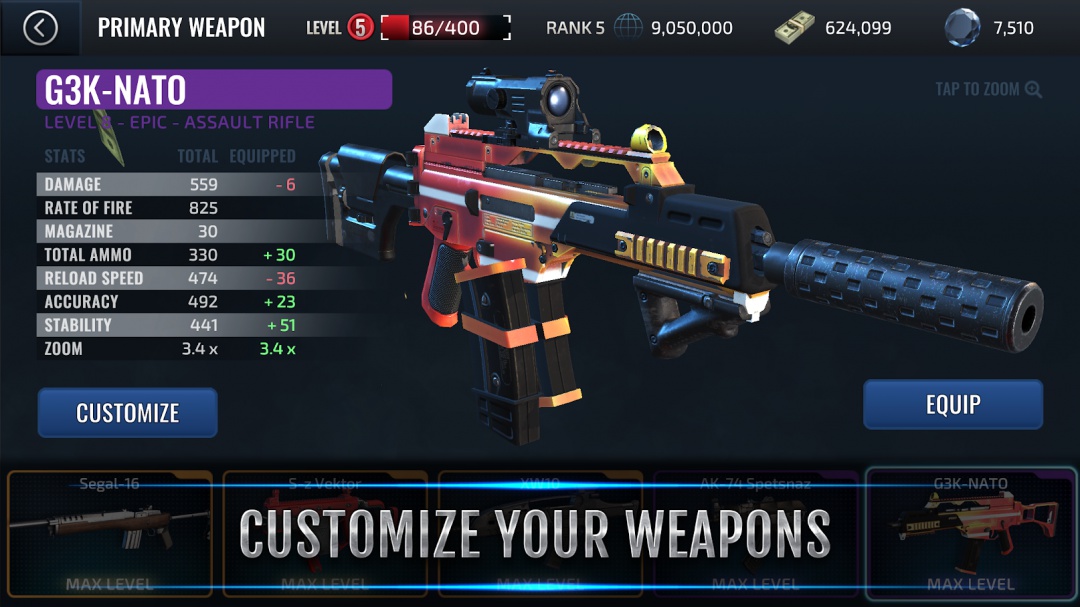Viewport: 1080px width, 607px height.
Task: Equip the G3K-NATO rifle
Action: (x=953, y=405)
